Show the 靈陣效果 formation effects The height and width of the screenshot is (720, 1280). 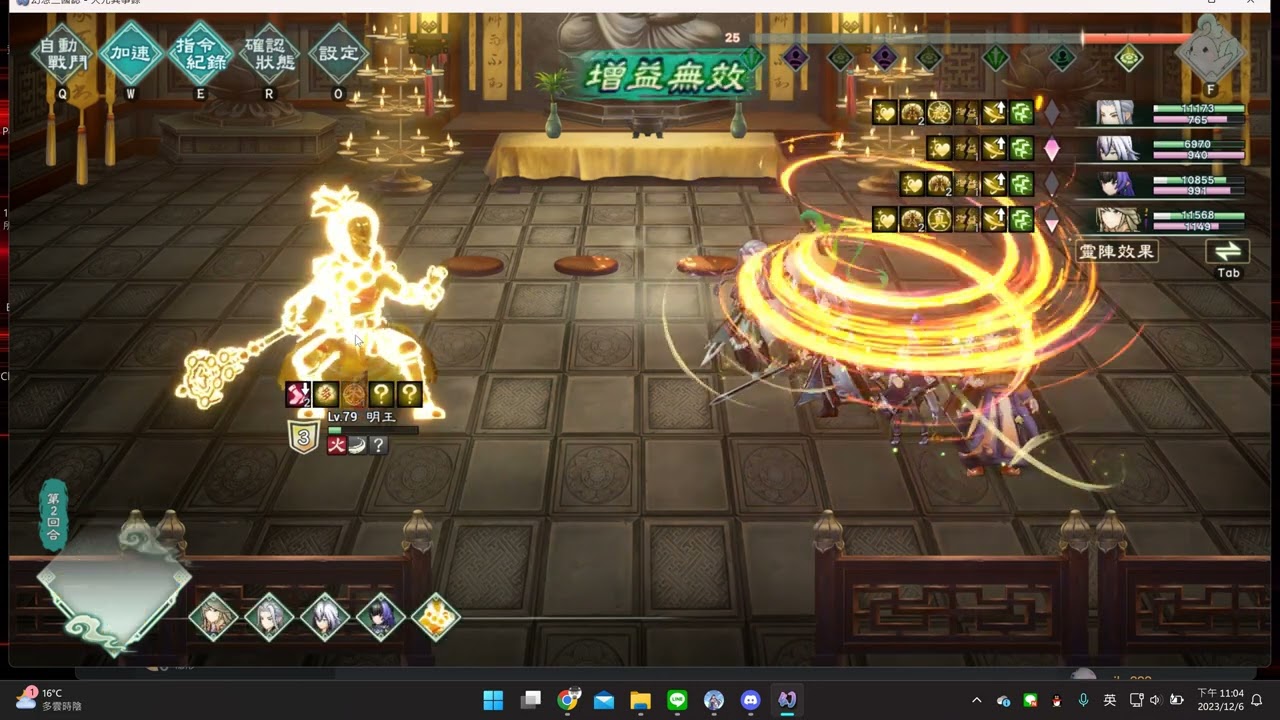1117,251
